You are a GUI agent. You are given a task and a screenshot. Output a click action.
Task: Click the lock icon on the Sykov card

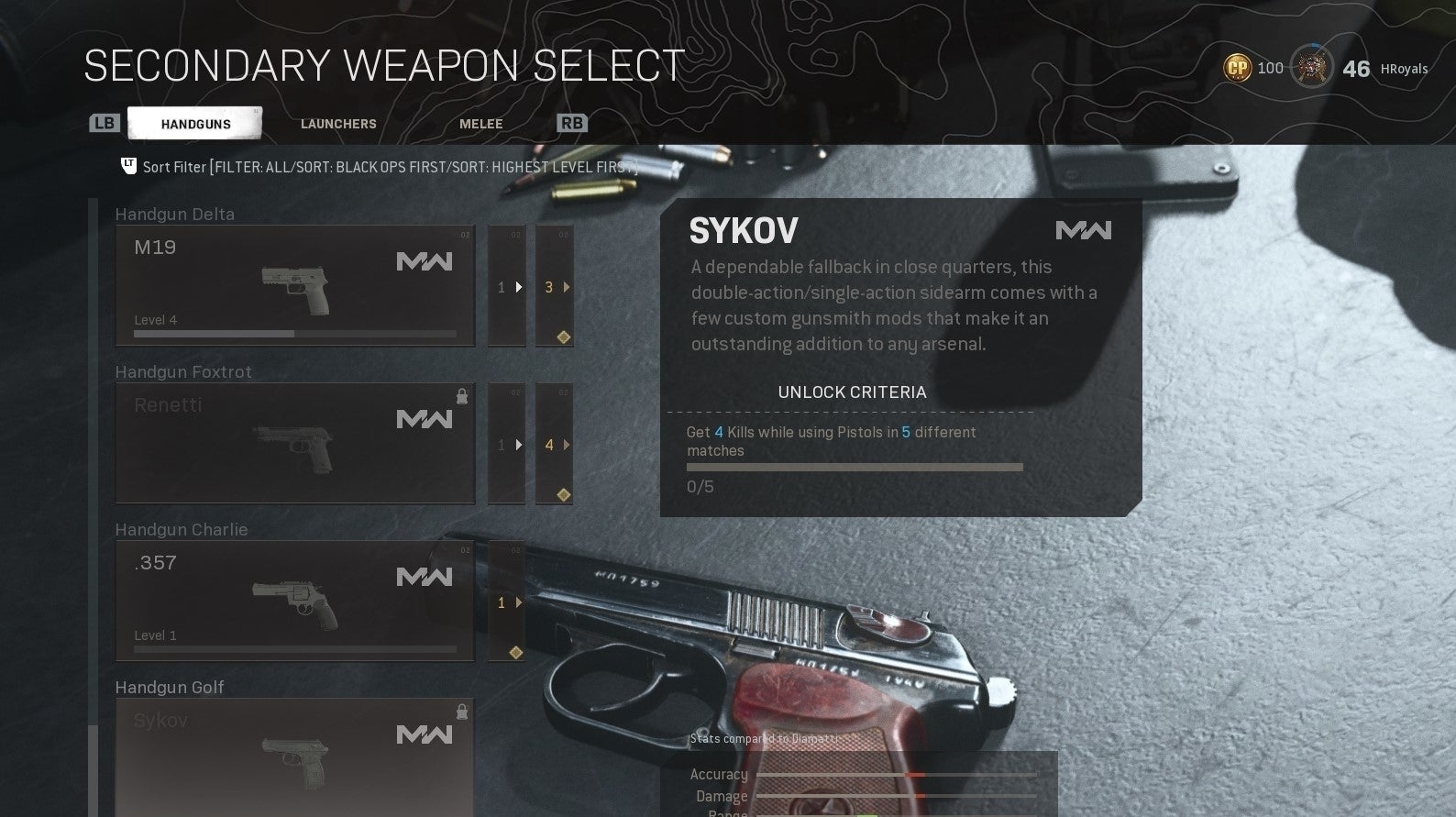(x=462, y=711)
